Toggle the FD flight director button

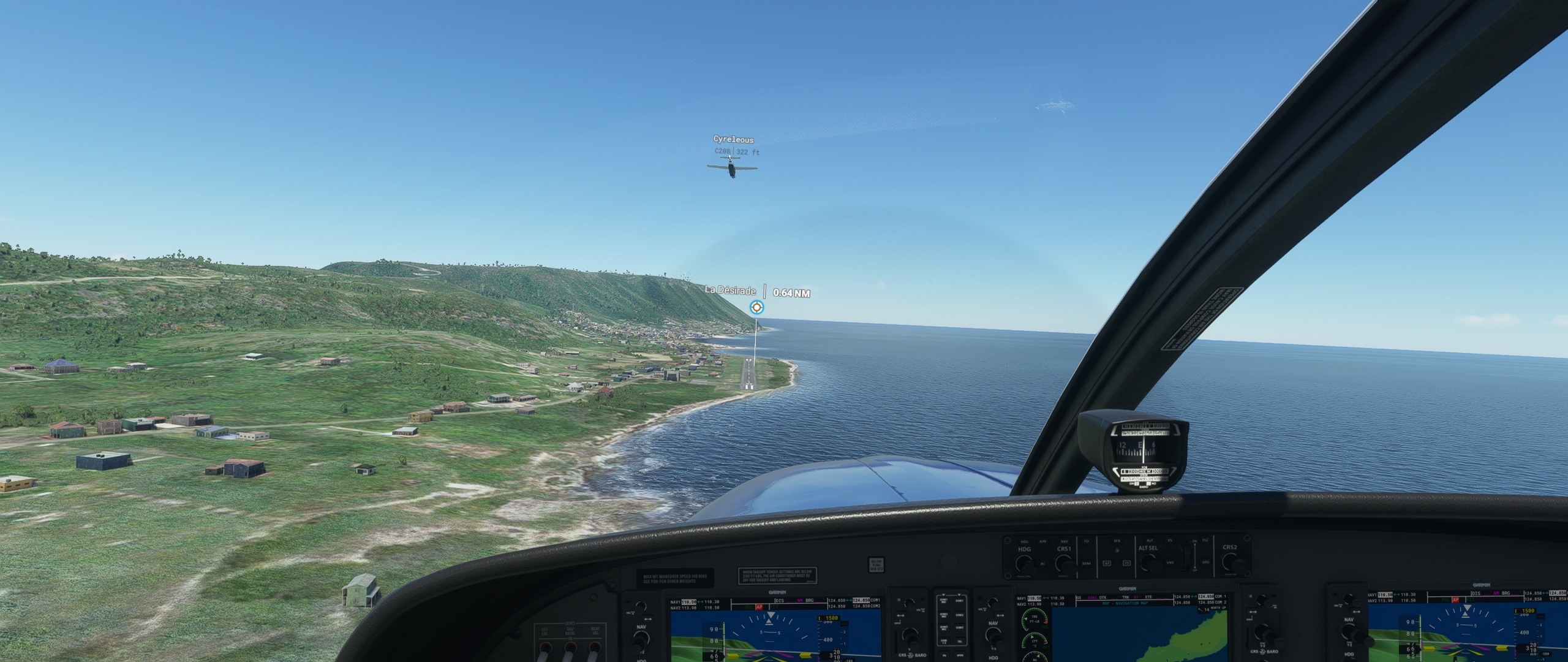tap(1087, 542)
